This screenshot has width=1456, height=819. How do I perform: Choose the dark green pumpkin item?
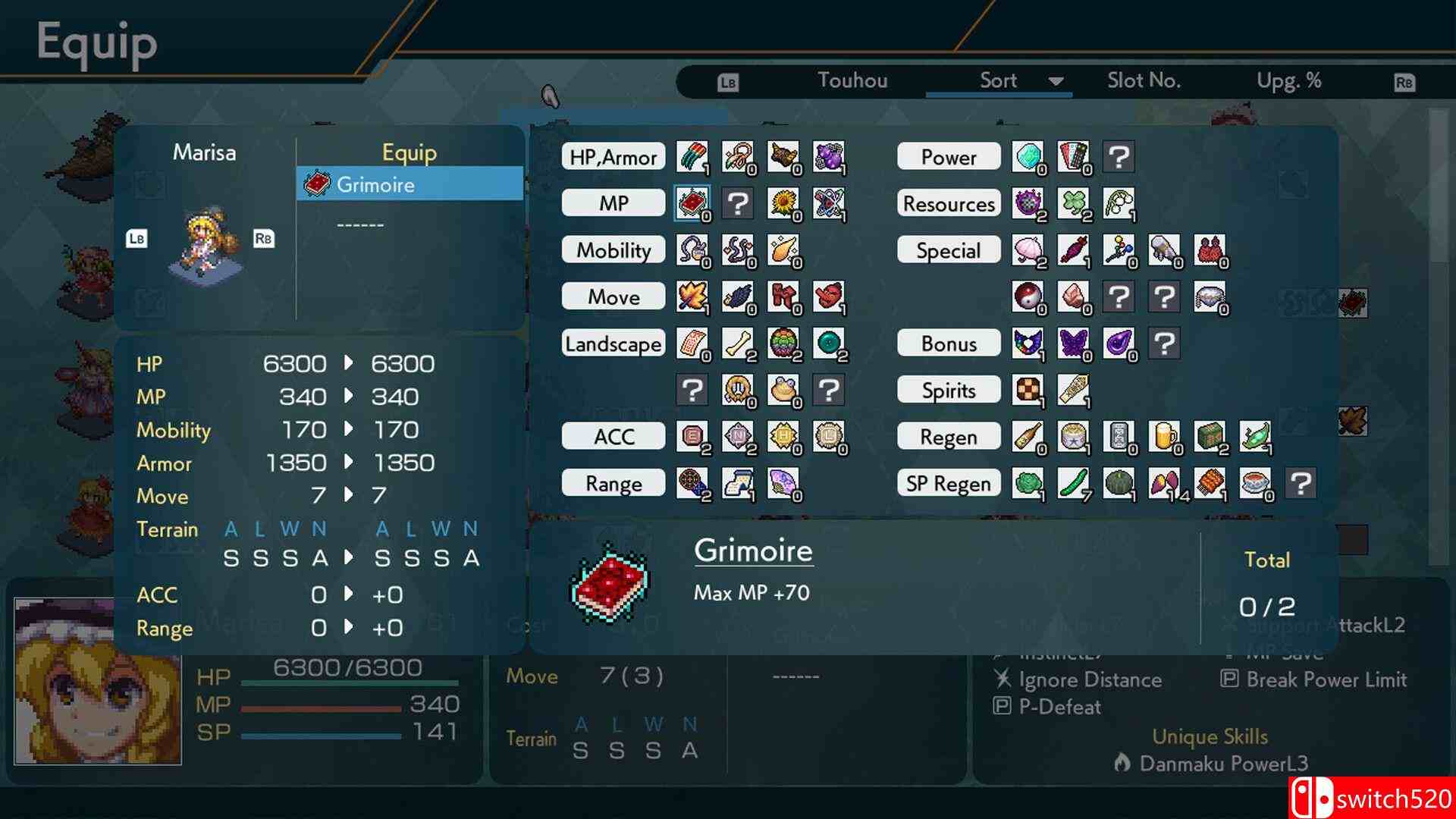pyautogui.click(x=1118, y=483)
